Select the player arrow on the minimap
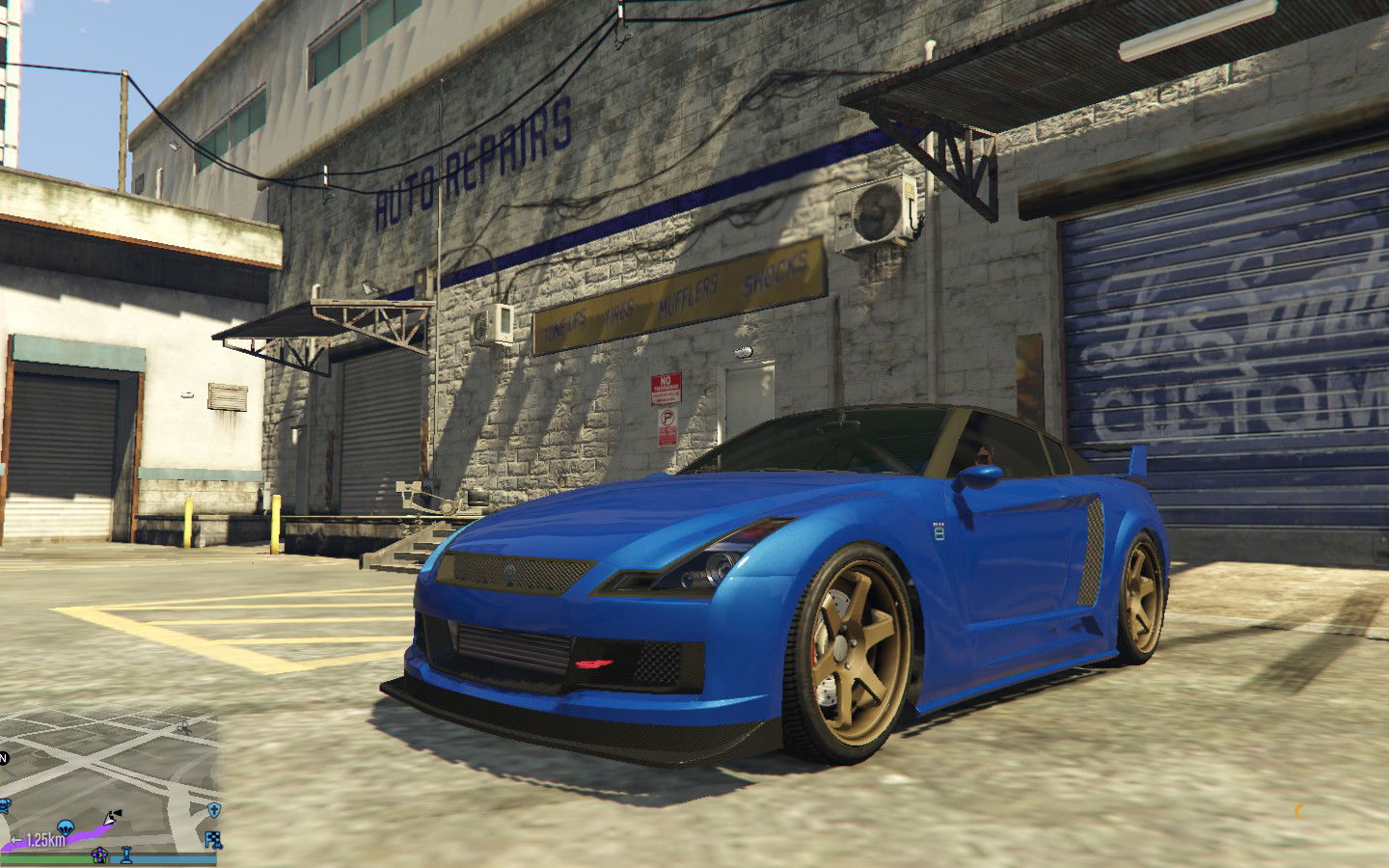1389x868 pixels. (112, 818)
